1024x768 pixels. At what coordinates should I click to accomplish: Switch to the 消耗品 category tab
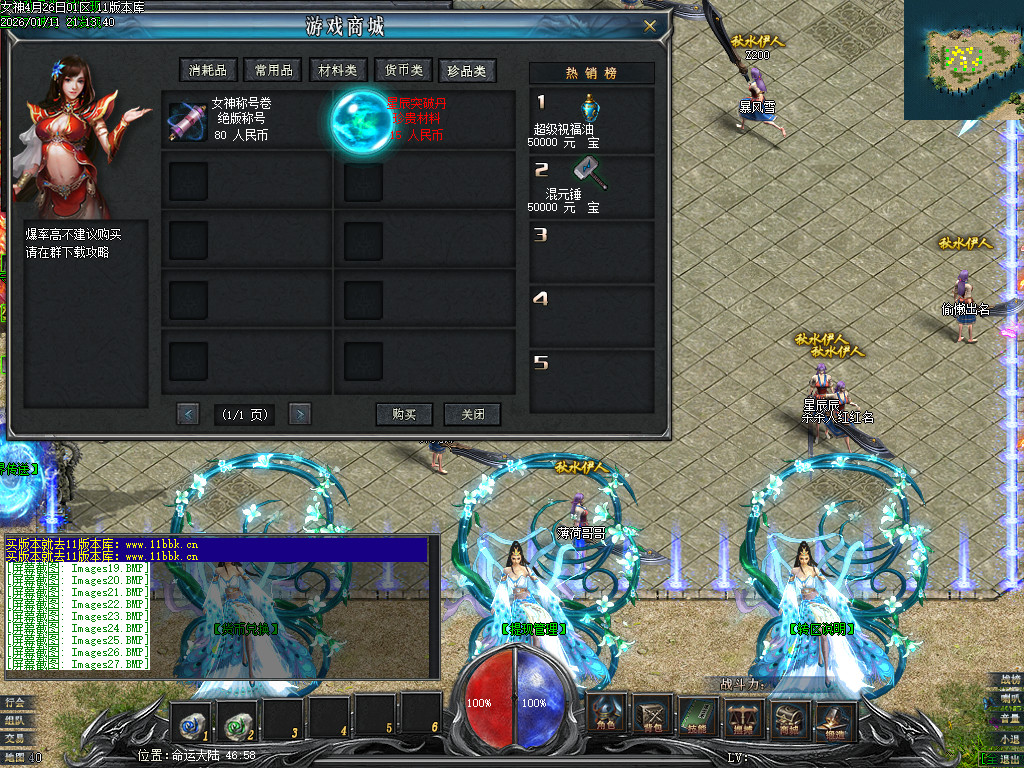click(208, 70)
